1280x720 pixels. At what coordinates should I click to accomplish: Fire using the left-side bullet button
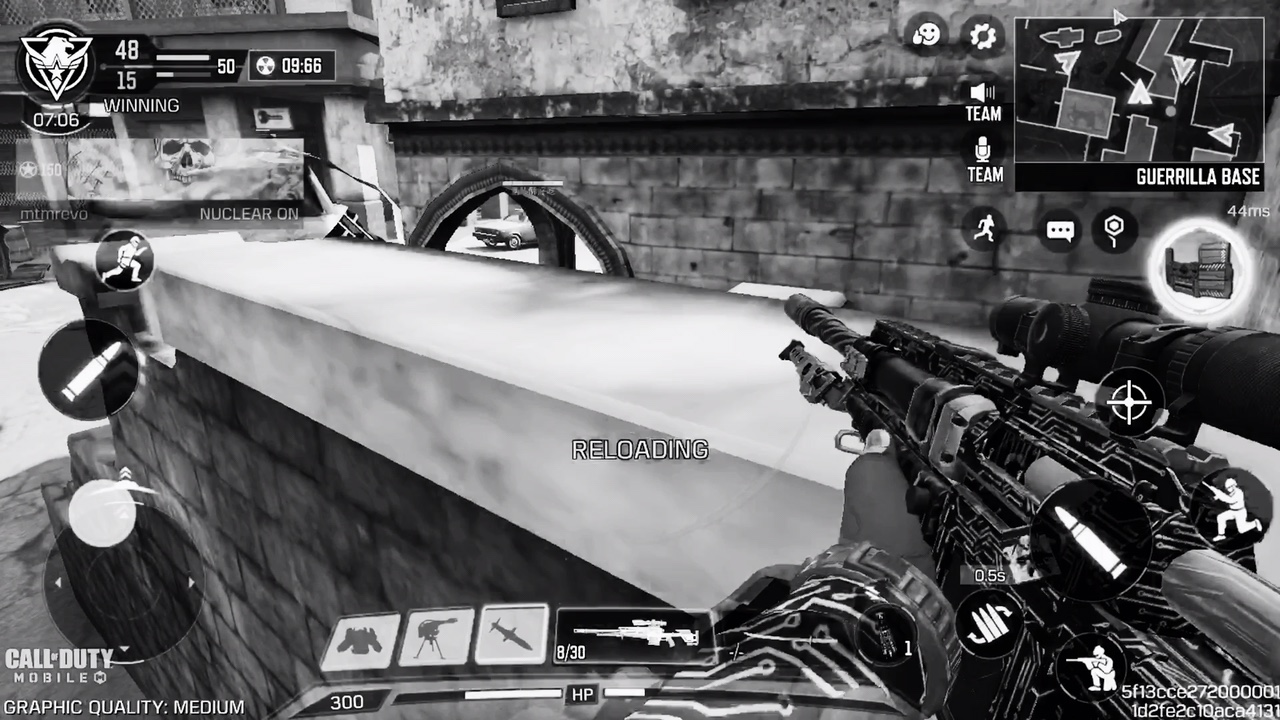[x=87, y=371]
